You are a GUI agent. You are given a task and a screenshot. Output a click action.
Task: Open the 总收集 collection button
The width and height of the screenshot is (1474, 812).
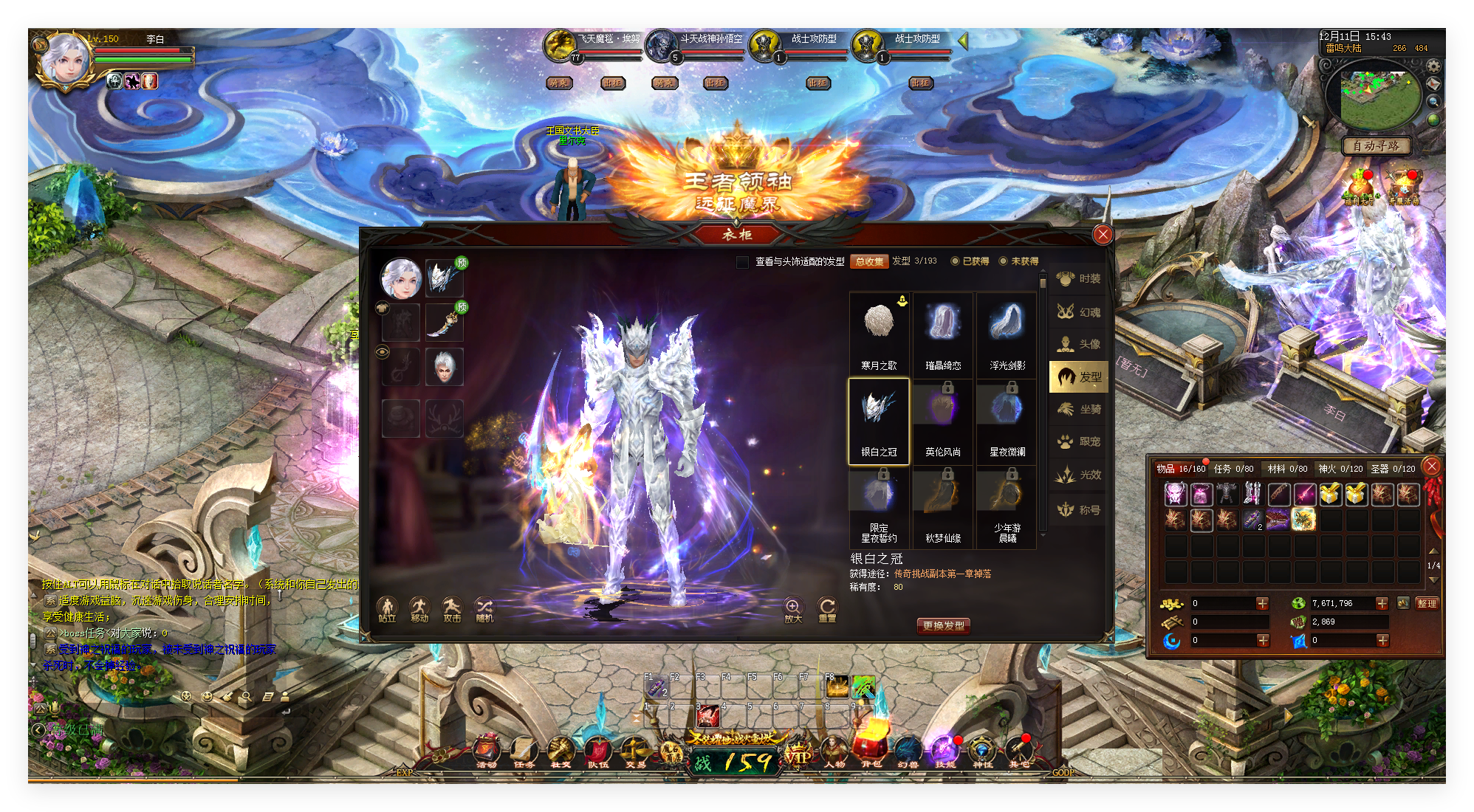[869, 262]
